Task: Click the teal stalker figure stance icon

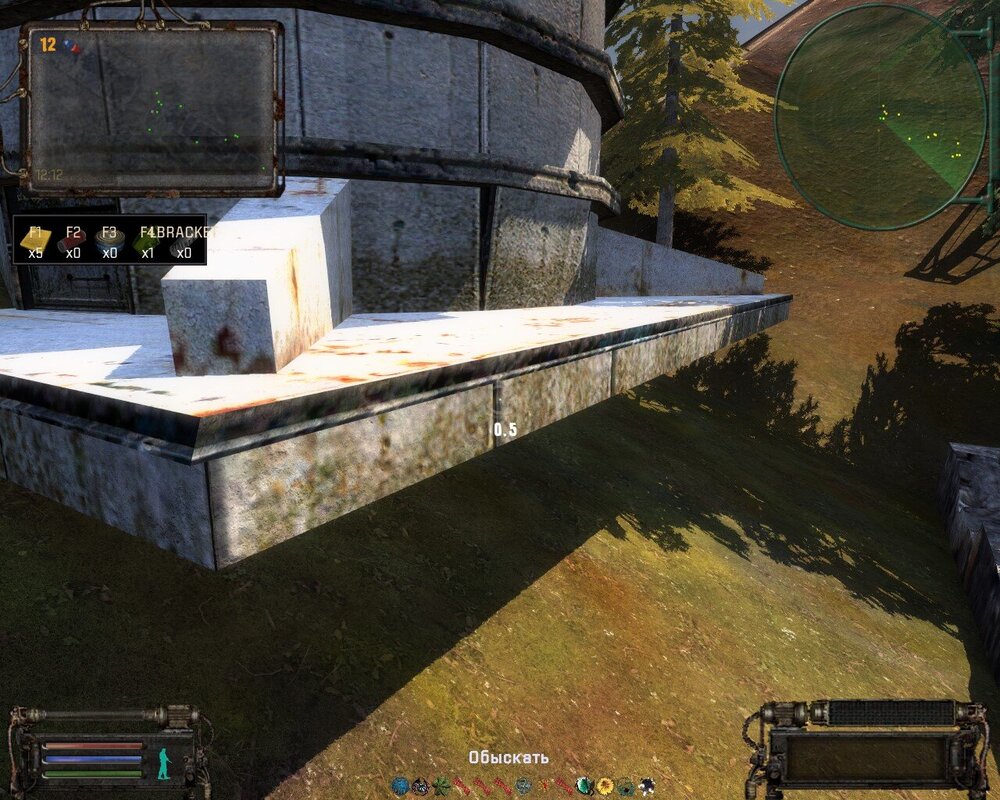Action: coord(163,763)
